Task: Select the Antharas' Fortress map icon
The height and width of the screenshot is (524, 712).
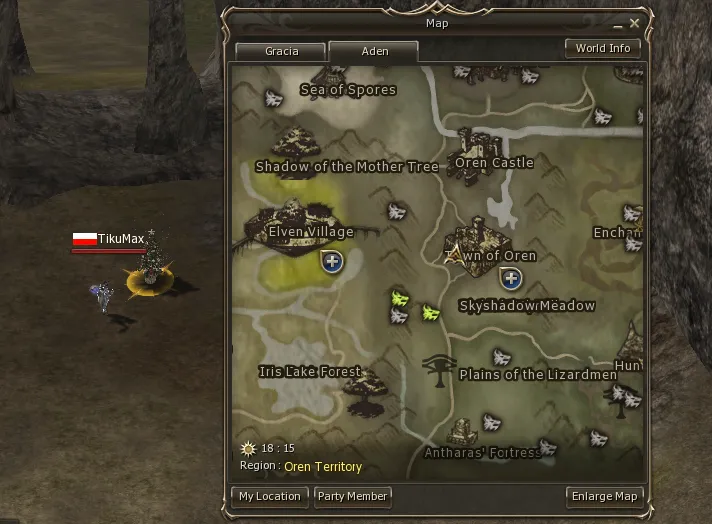Action: (463, 431)
